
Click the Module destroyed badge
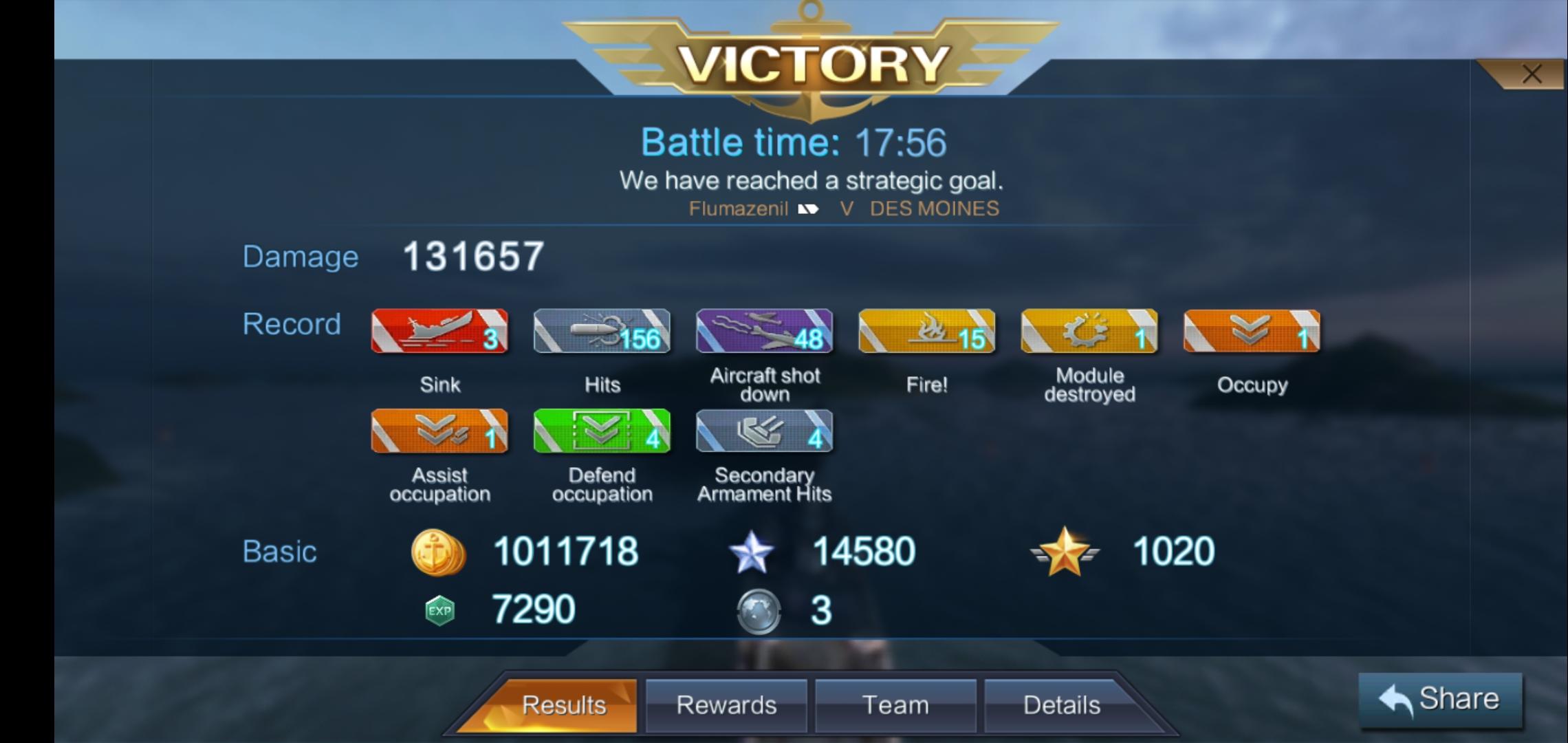click(1089, 332)
